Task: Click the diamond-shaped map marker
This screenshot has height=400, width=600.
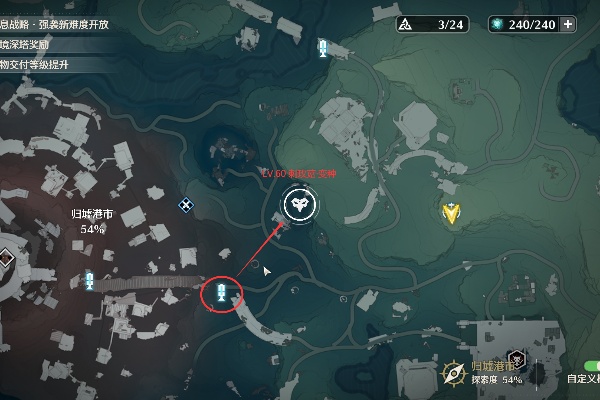Action: point(185,205)
